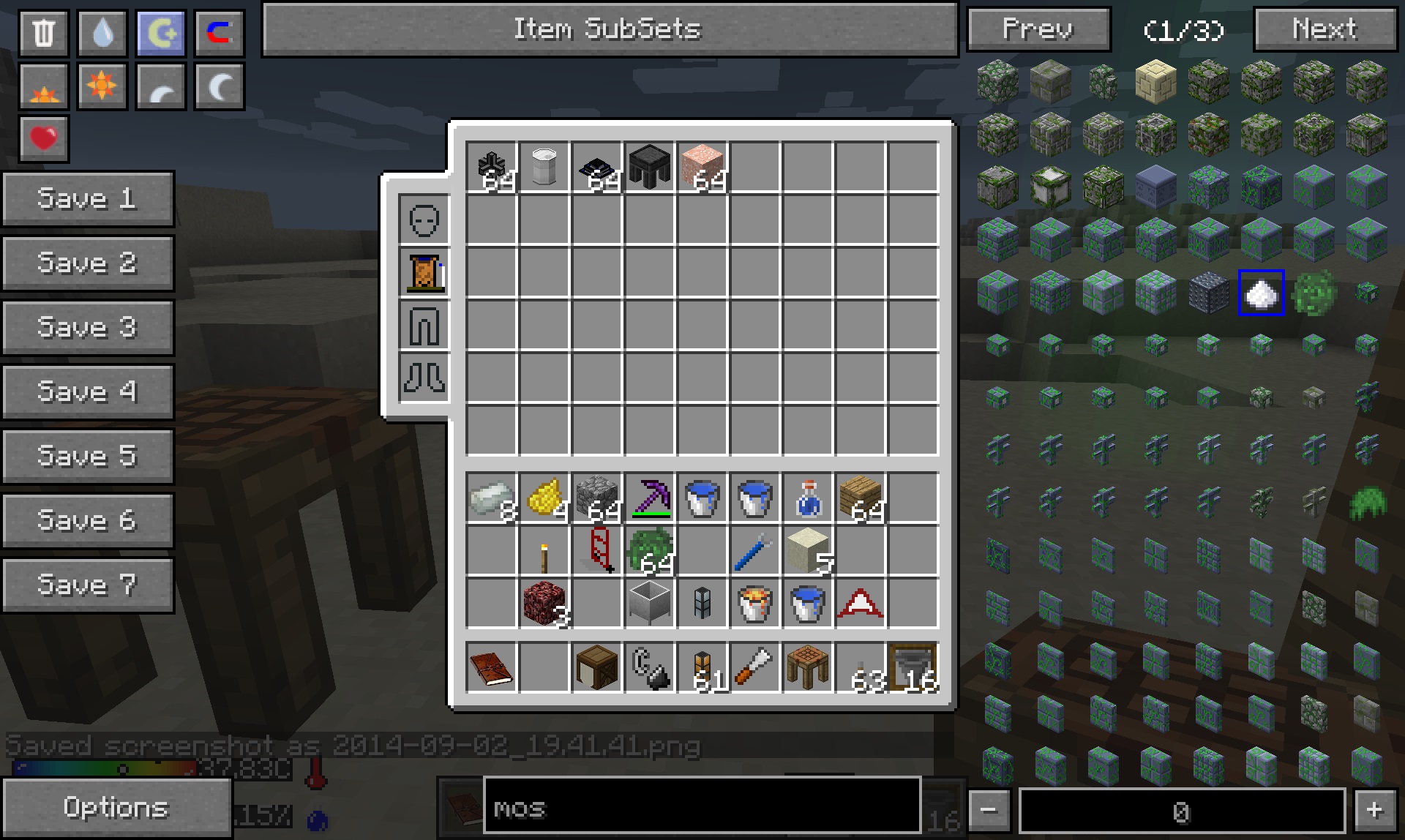Pick the highlighted white pile item
This screenshot has width=1405, height=840.
coord(1261,293)
